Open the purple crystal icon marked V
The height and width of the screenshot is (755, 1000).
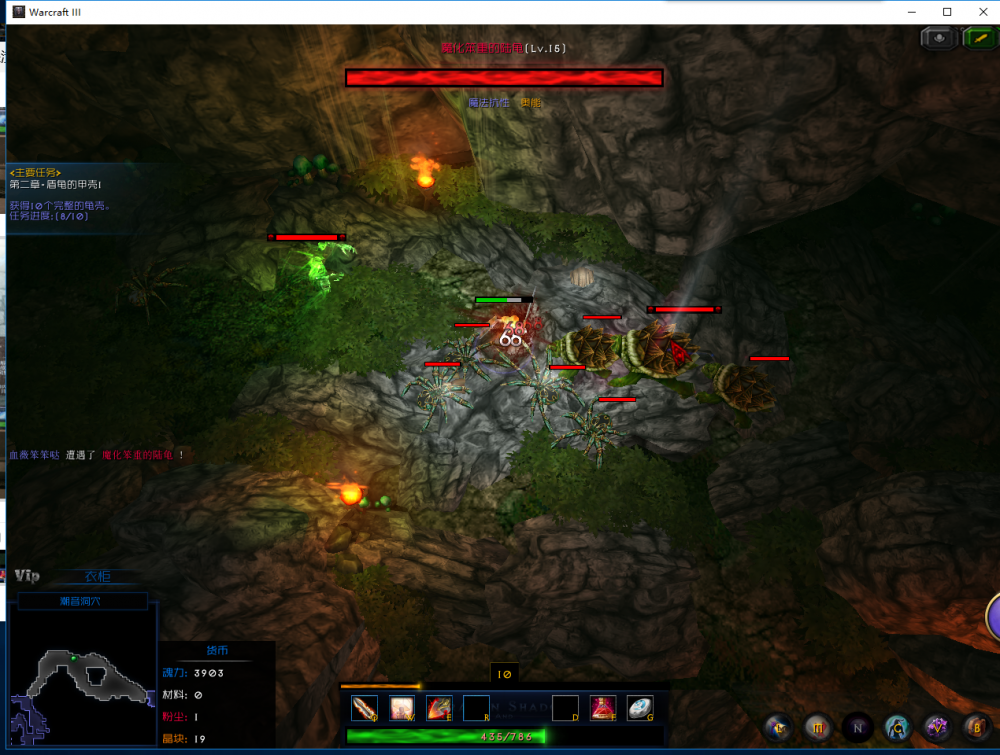(937, 727)
